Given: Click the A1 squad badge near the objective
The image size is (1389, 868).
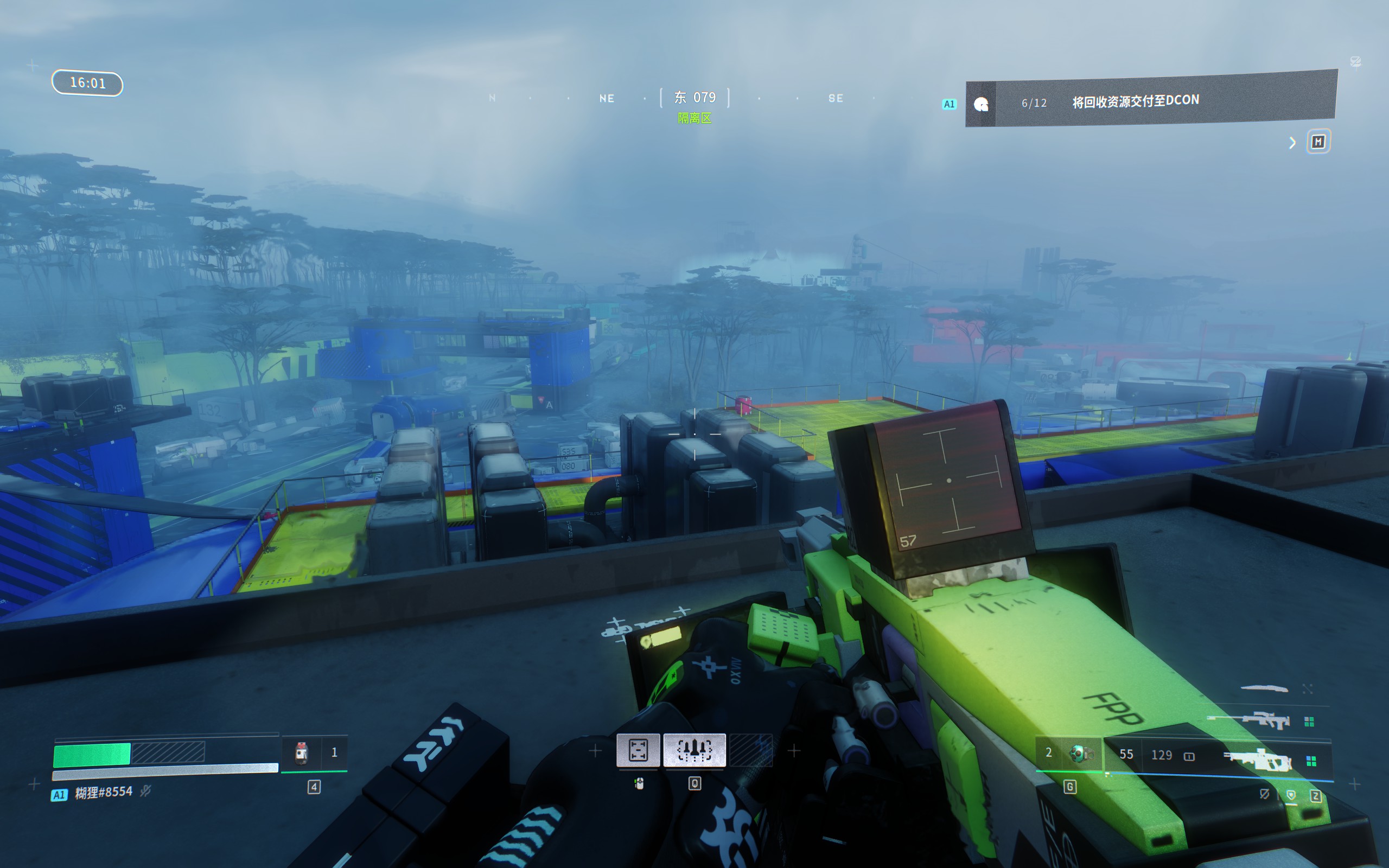Looking at the screenshot, I should pyautogui.click(x=950, y=104).
